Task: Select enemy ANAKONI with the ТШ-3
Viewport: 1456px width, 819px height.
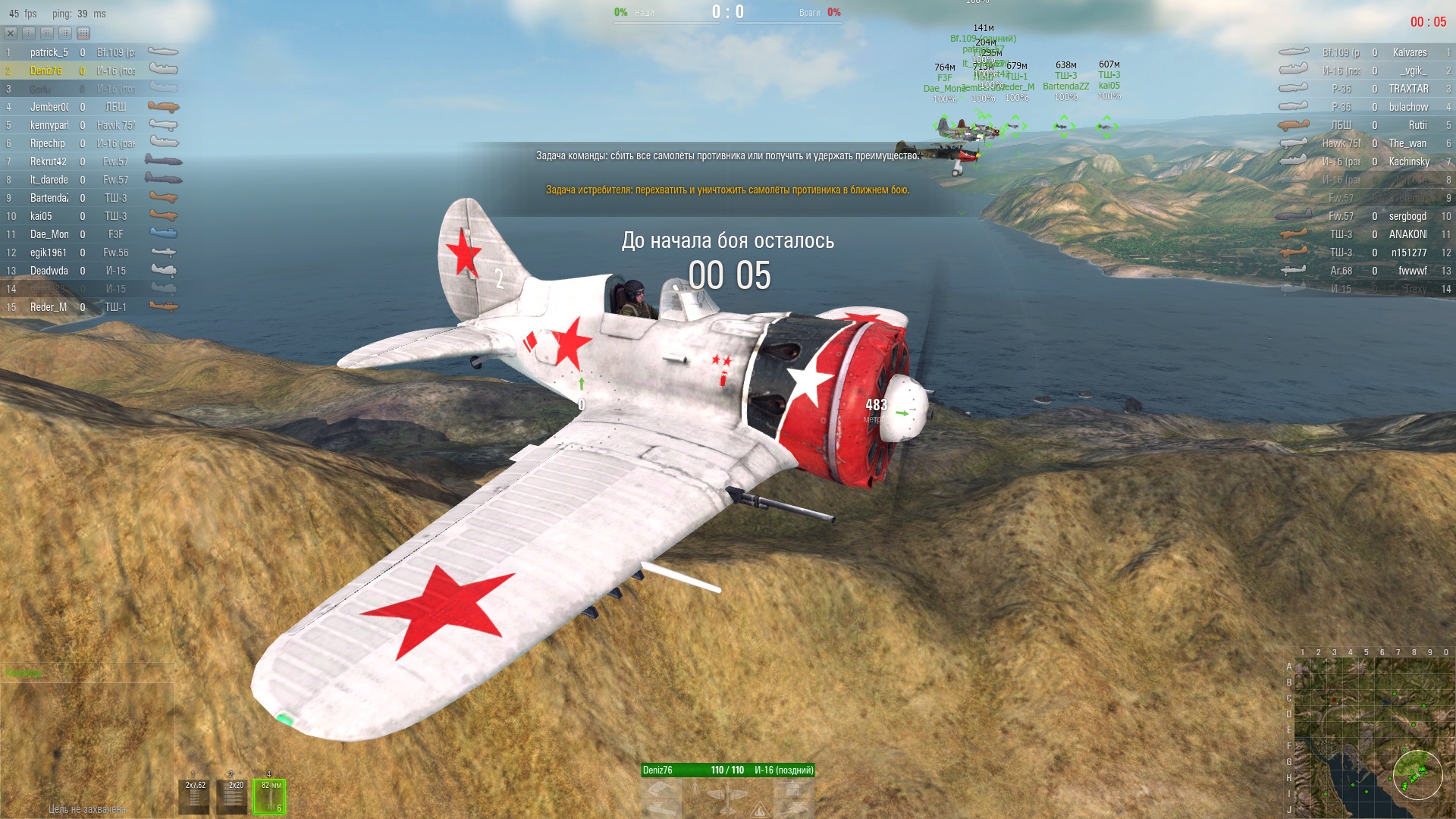Action: [x=1407, y=234]
